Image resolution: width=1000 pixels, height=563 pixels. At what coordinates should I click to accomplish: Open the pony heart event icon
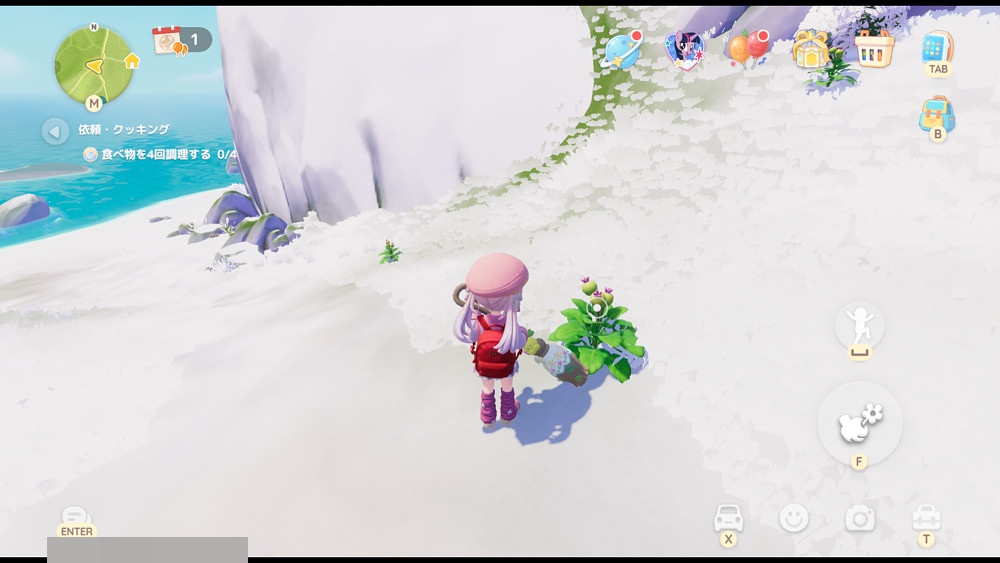pyautogui.click(x=685, y=48)
